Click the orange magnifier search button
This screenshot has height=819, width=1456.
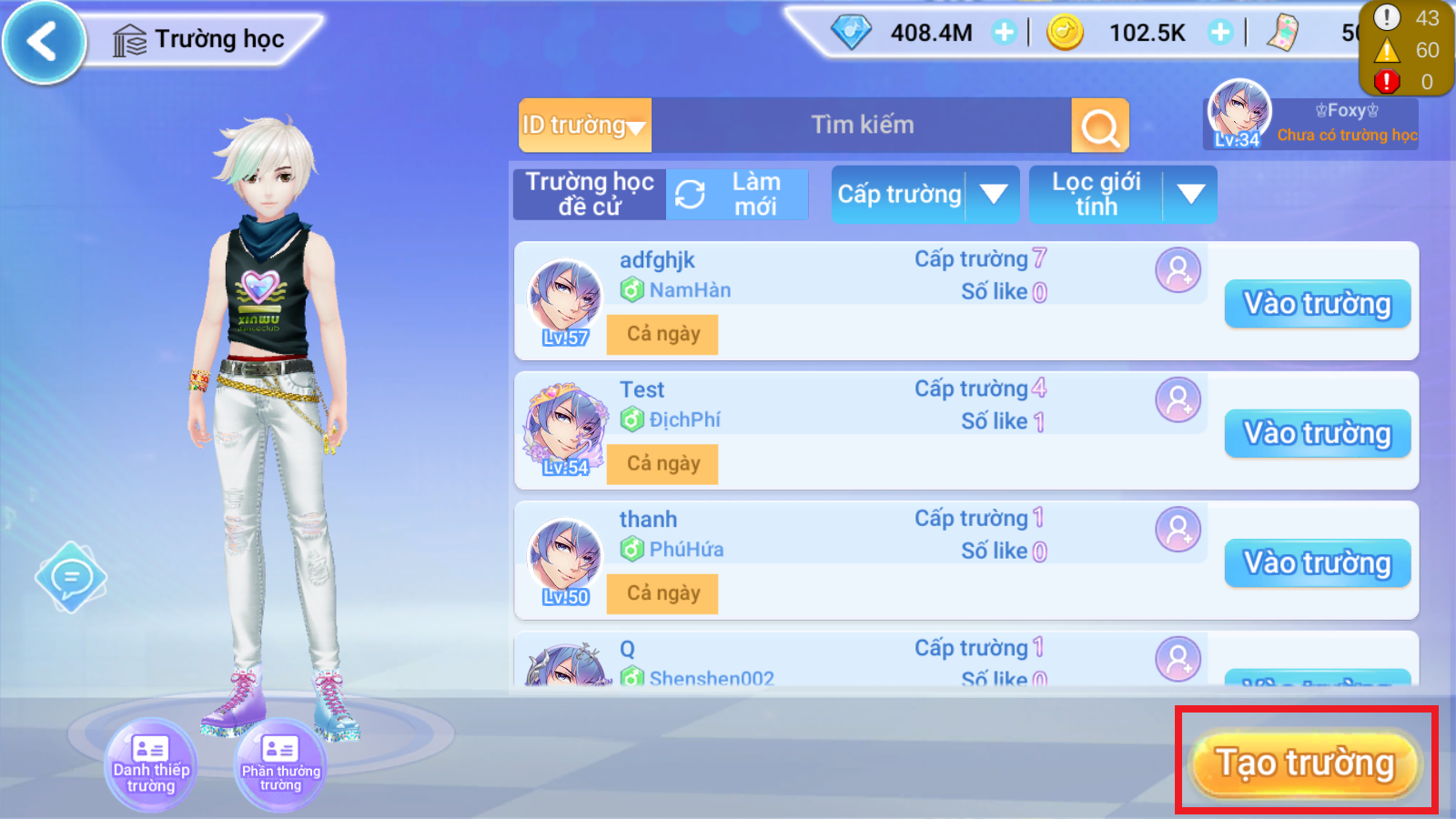1100,126
